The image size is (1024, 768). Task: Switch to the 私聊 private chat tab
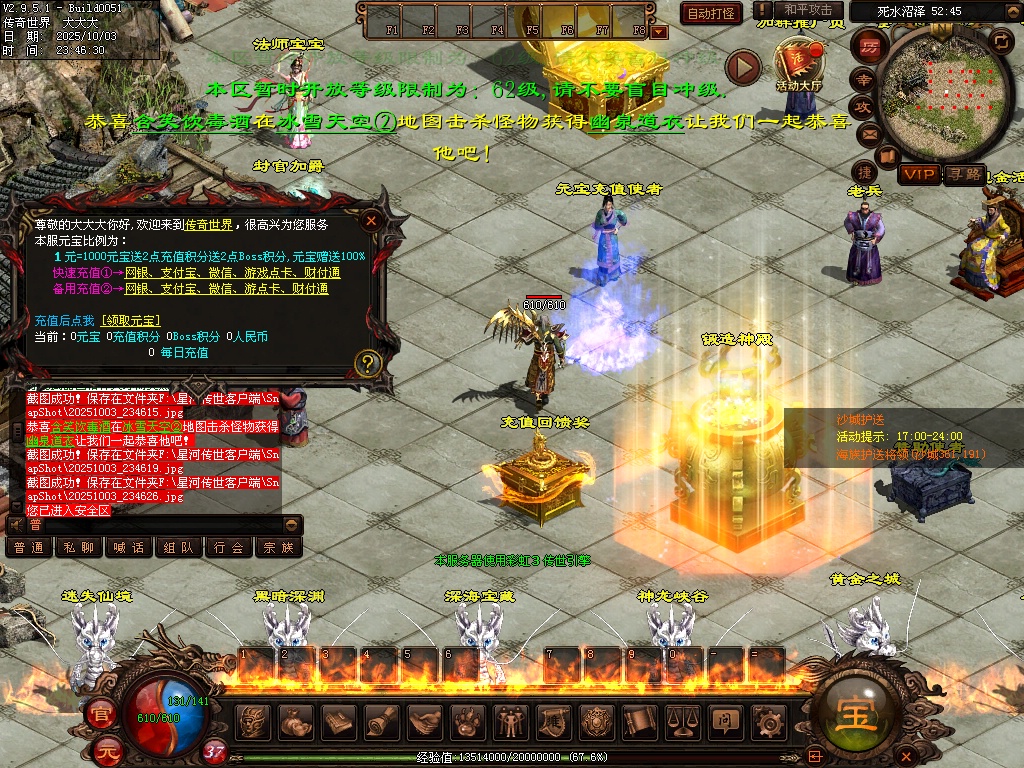click(x=79, y=547)
